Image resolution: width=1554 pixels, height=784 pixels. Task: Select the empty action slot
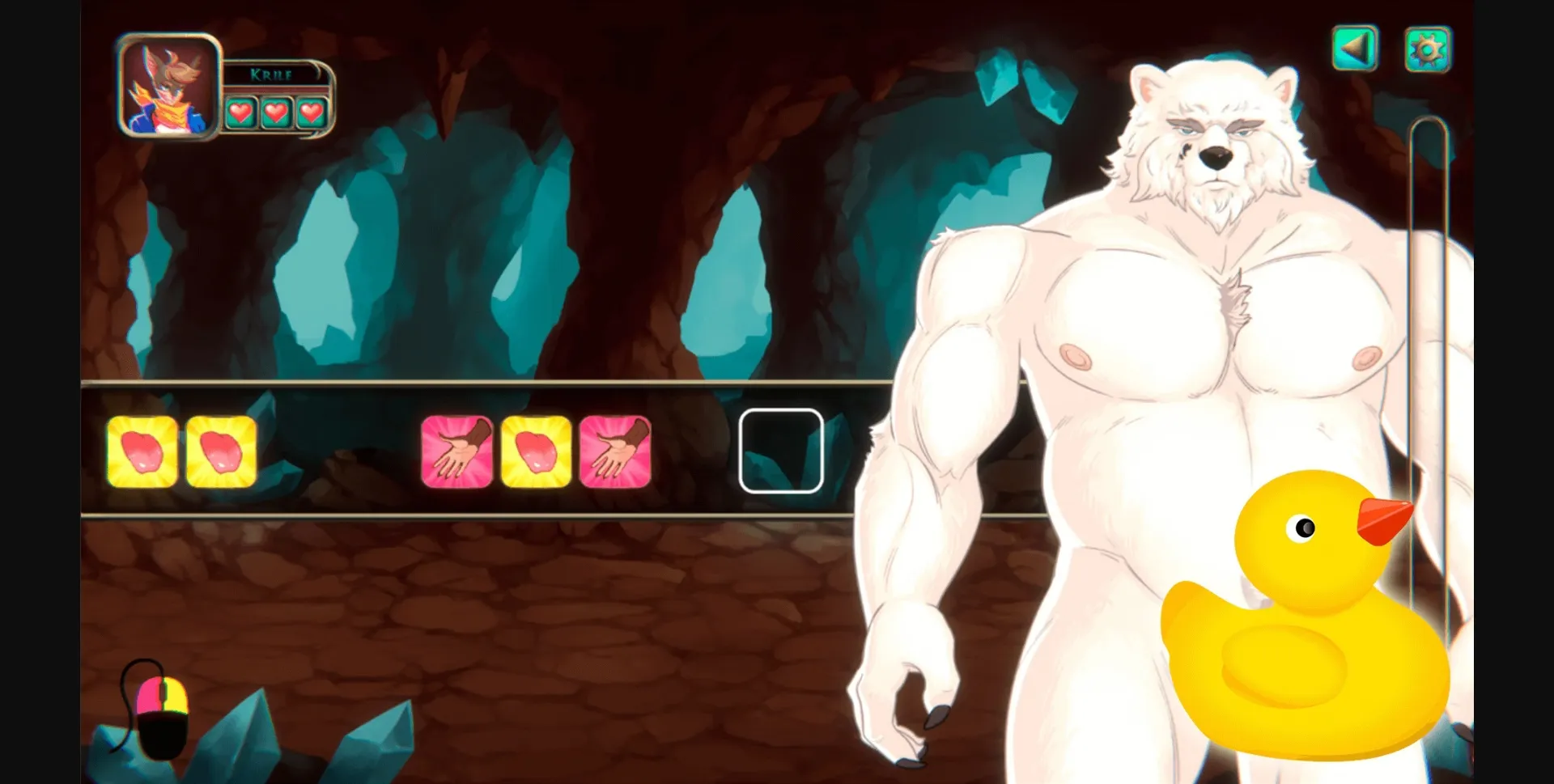point(779,451)
